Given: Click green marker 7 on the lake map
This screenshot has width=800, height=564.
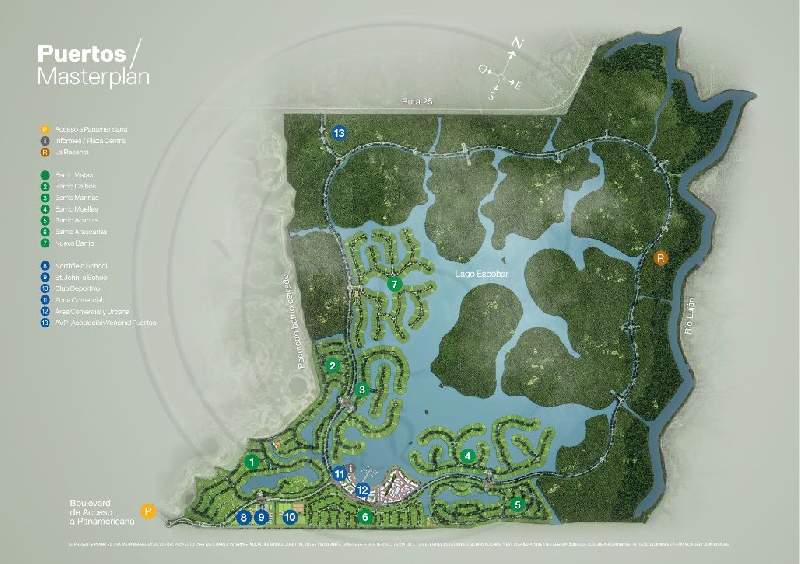Looking at the screenshot, I should tap(395, 284).
